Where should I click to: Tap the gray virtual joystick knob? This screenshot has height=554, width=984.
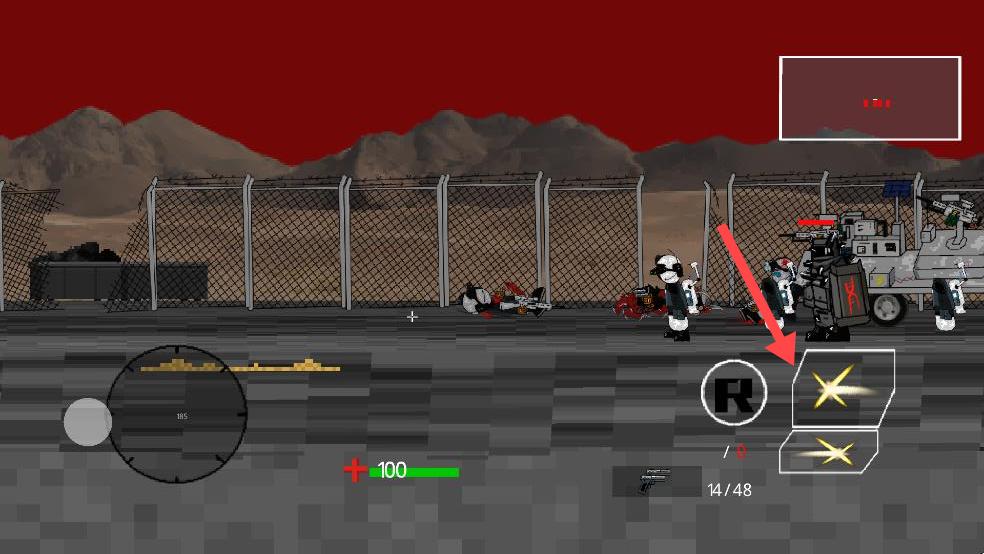pos(88,422)
